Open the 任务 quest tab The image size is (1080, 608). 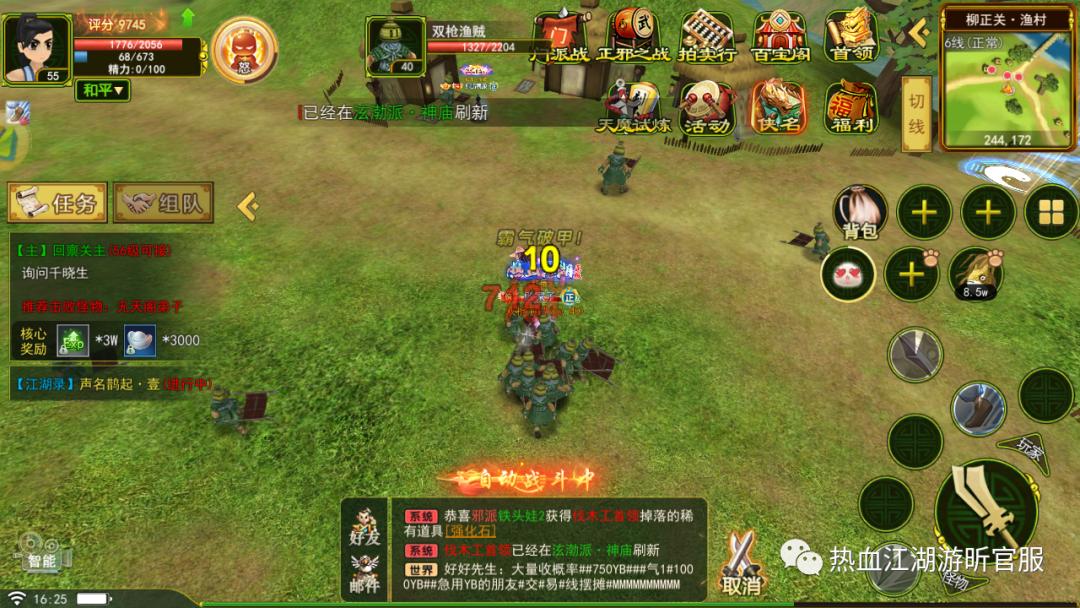pyautogui.click(x=57, y=203)
